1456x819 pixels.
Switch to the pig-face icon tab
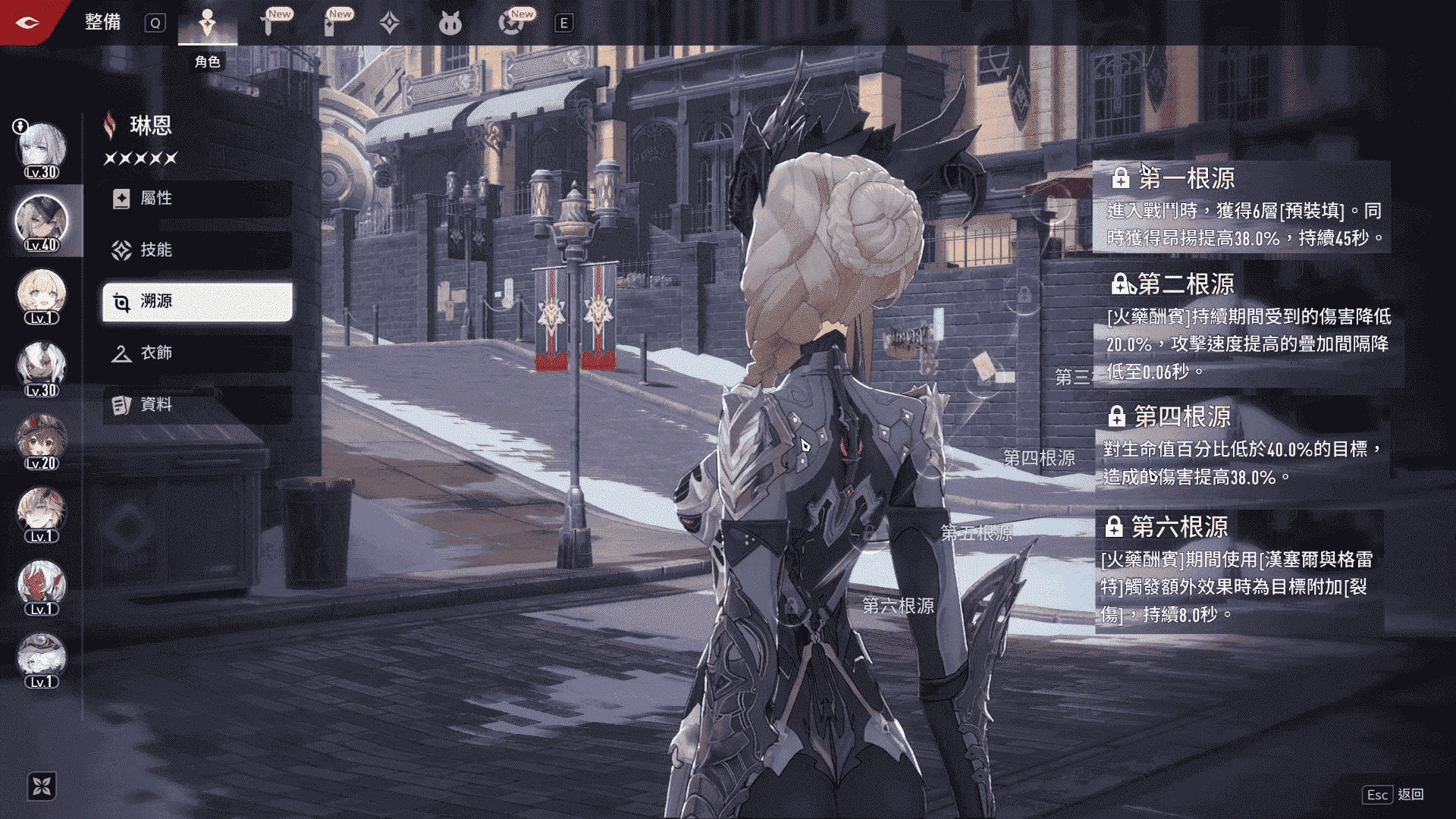pyautogui.click(x=450, y=24)
